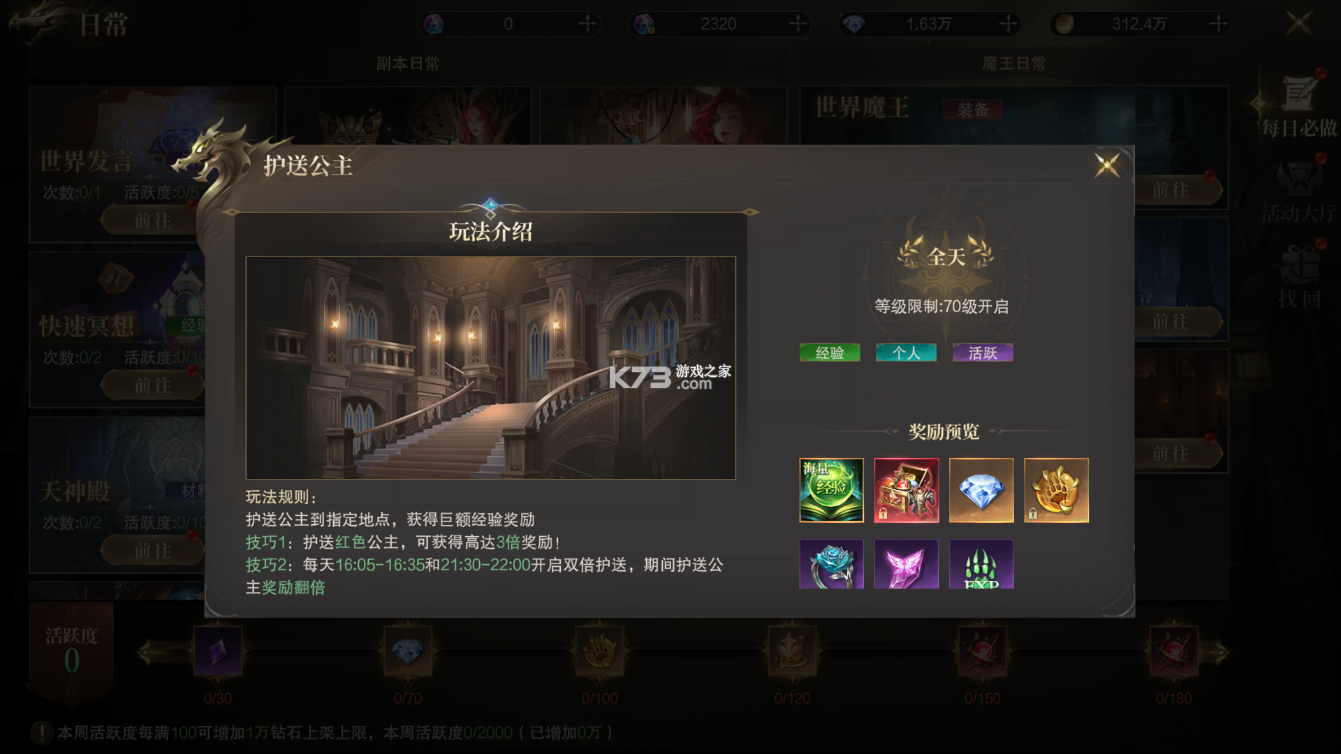1341x754 pixels.
Task: Add purple gems with the plus next to 2320
Action: click(797, 22)
